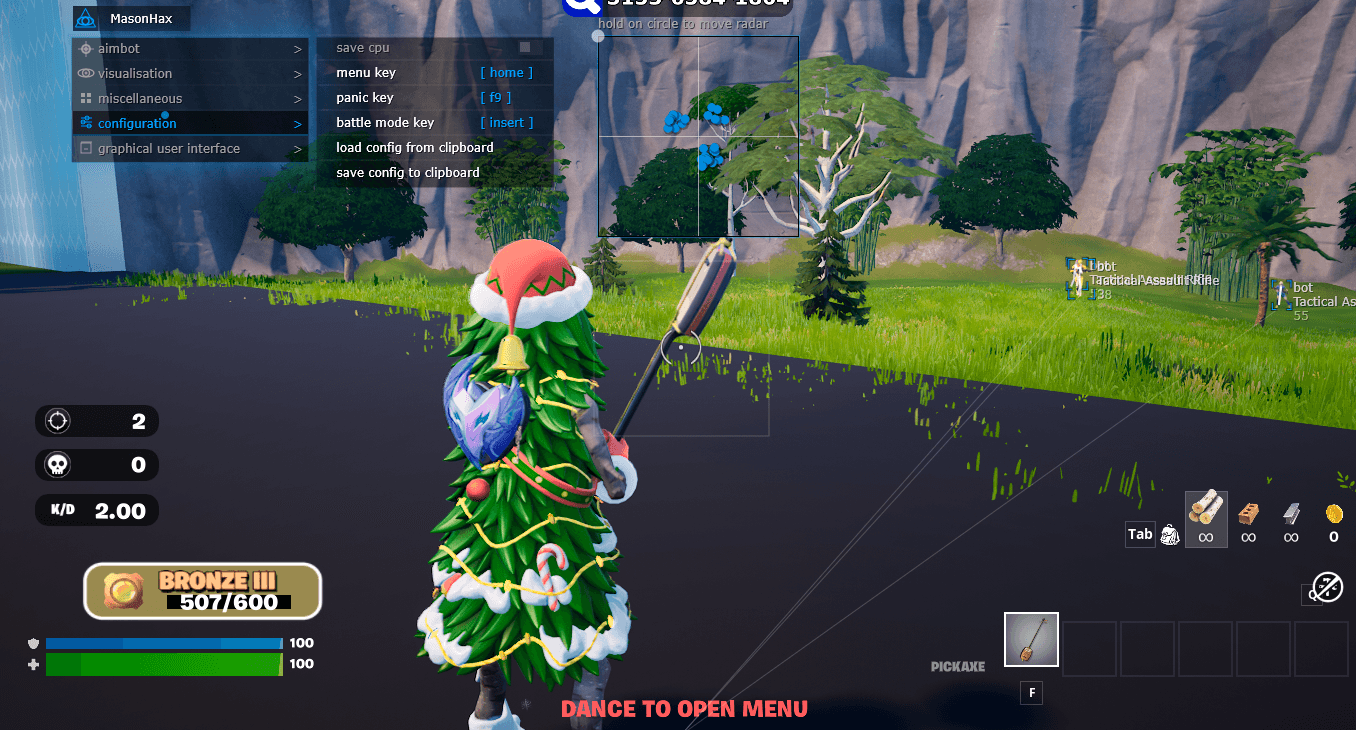
Task: Select the brick resource icon
Action: (1248, 515)
